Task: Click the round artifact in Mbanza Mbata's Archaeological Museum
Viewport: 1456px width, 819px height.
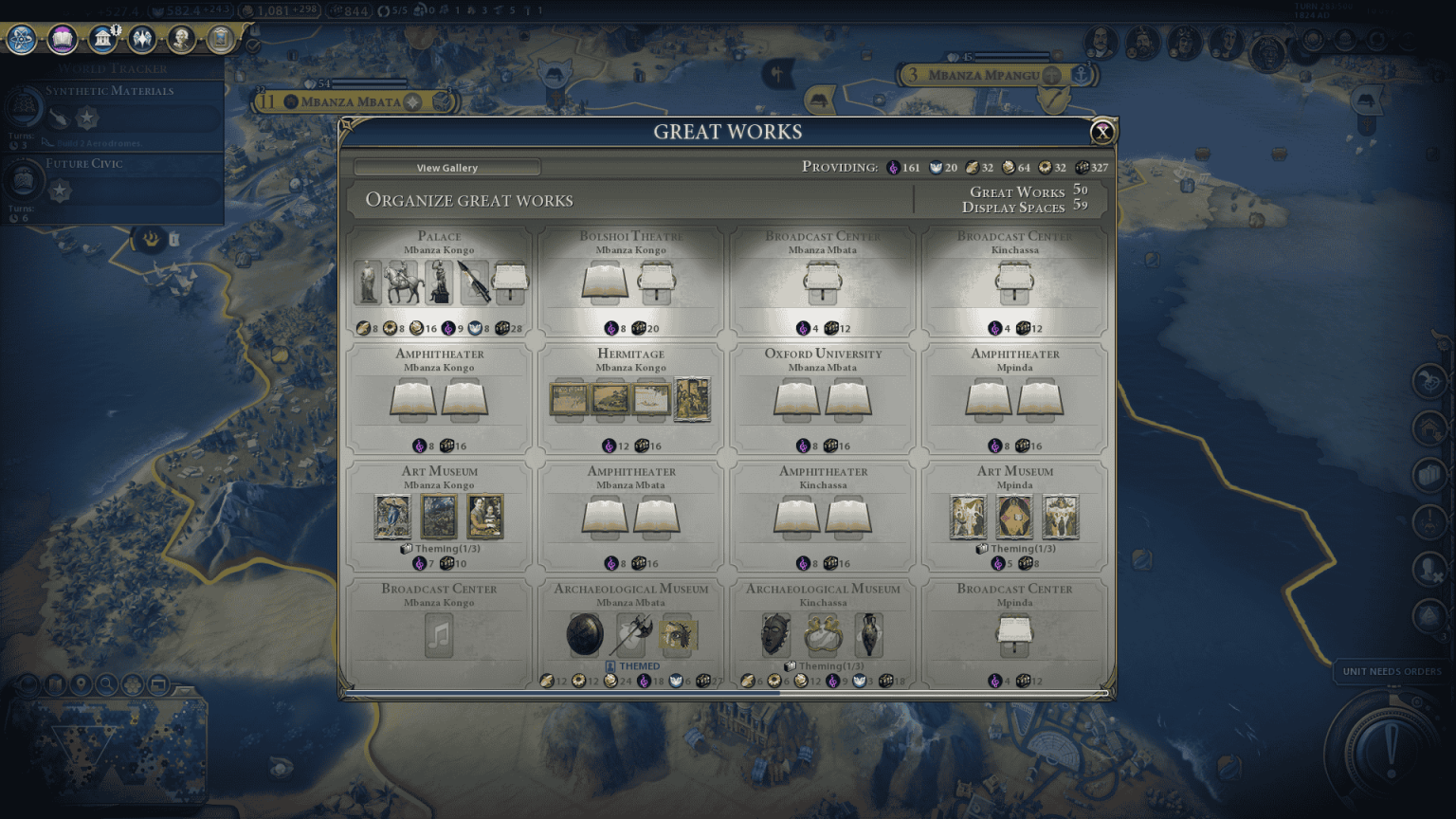Action: click(x=583, y=633)
